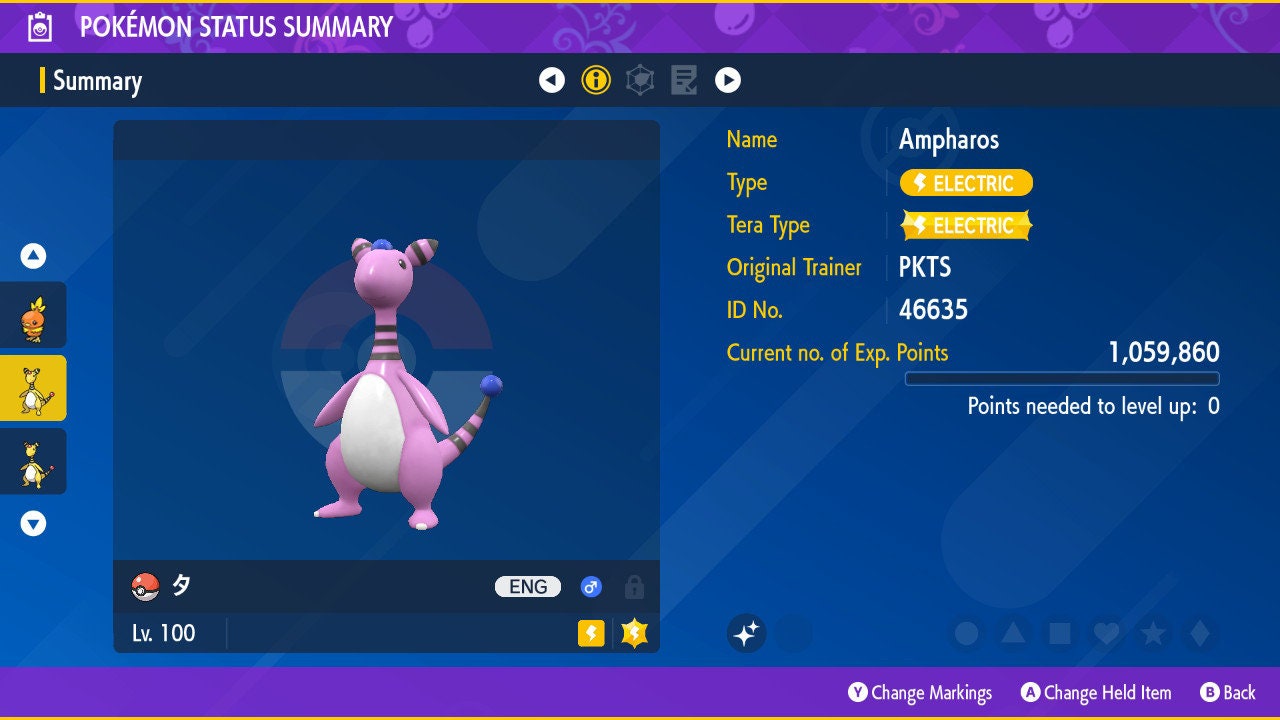The image size is (1280, 720).
Task: Select the highlighted Ampharos party thumbnail
Action: pyautogui.click(x=33, y=388)
